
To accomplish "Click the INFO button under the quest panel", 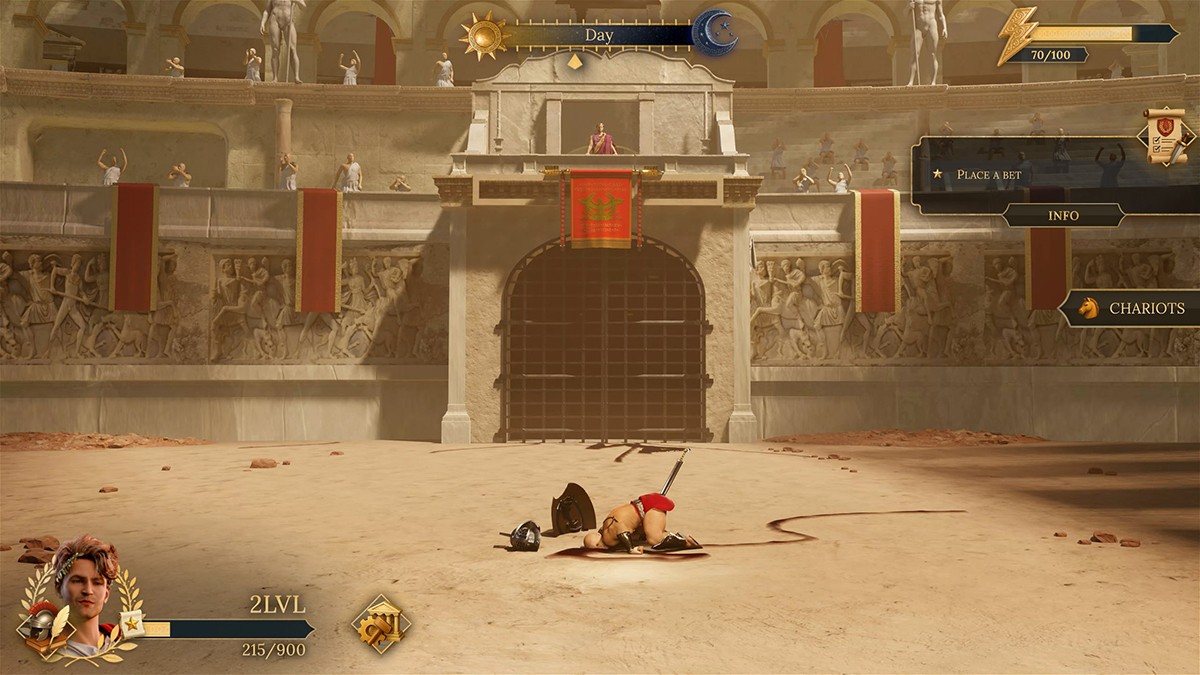I will (x=1063, y=215).
